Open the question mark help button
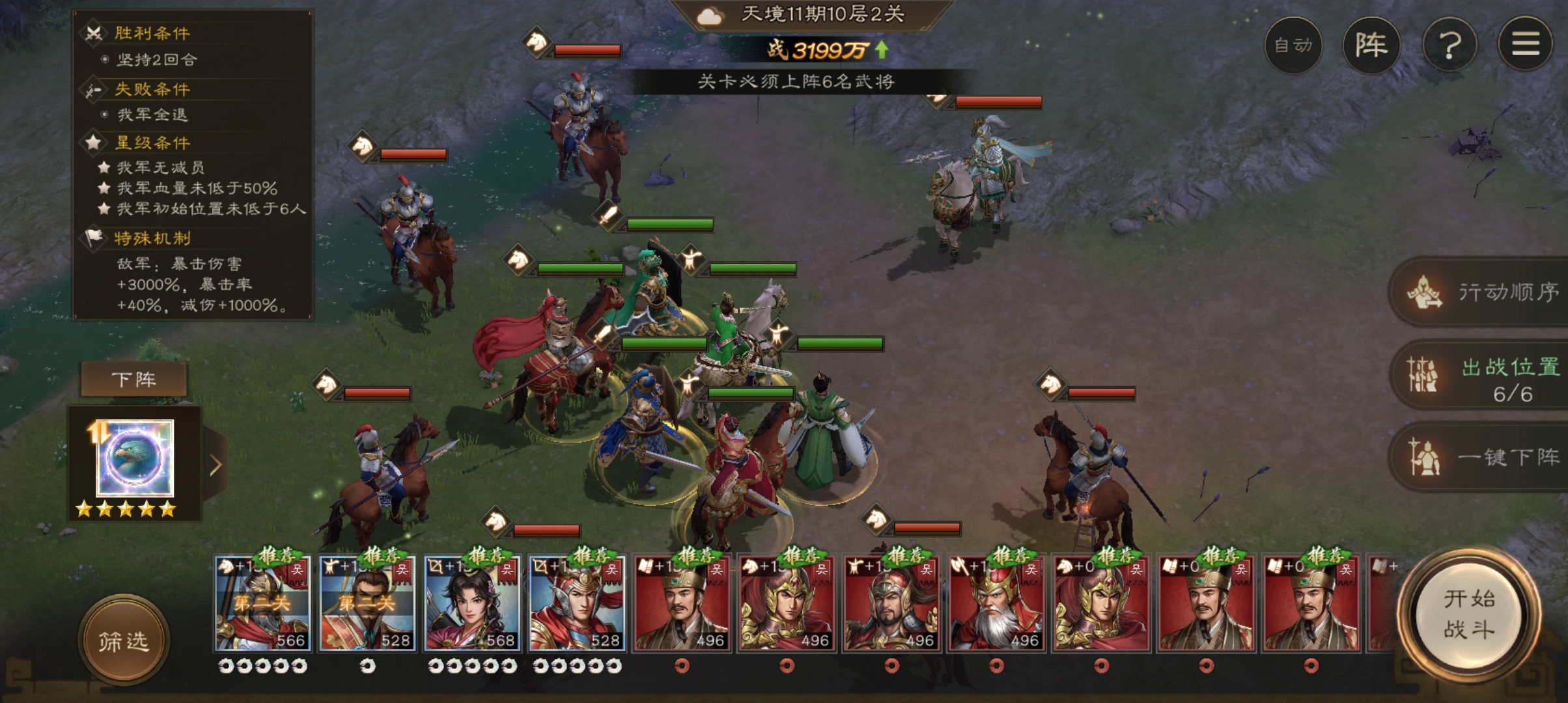 coord(1449,45)
